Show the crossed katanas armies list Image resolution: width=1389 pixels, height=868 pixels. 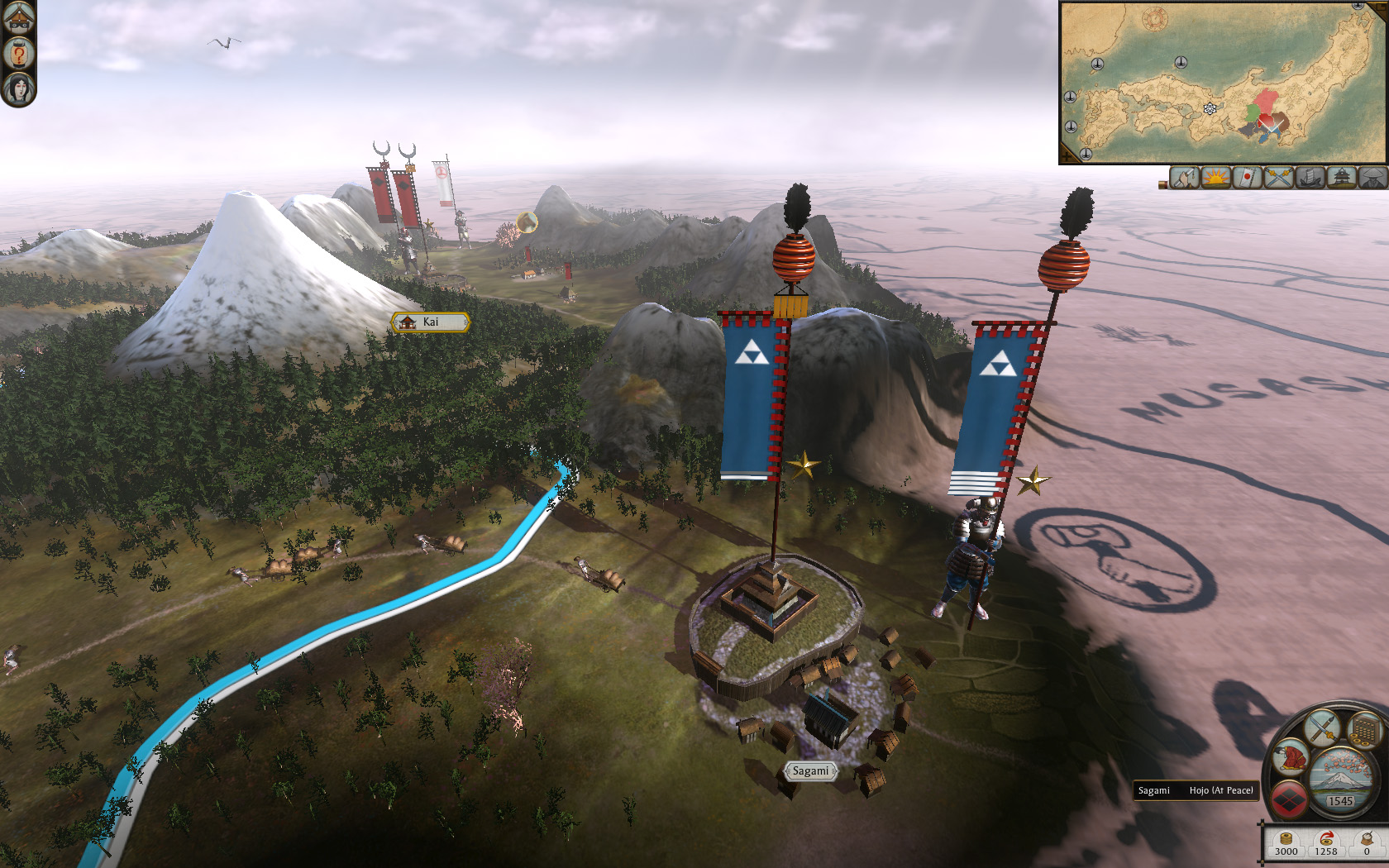pyautogui.click(x=1278, y=178)
